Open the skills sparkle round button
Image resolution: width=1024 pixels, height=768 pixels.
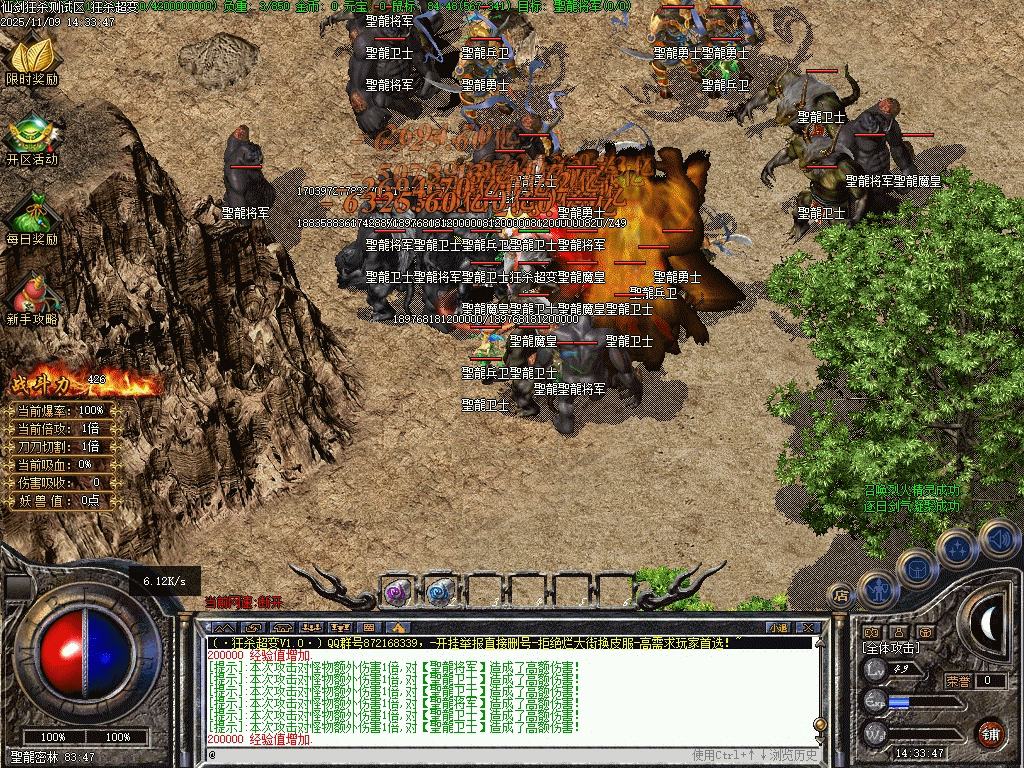point(958,548)
